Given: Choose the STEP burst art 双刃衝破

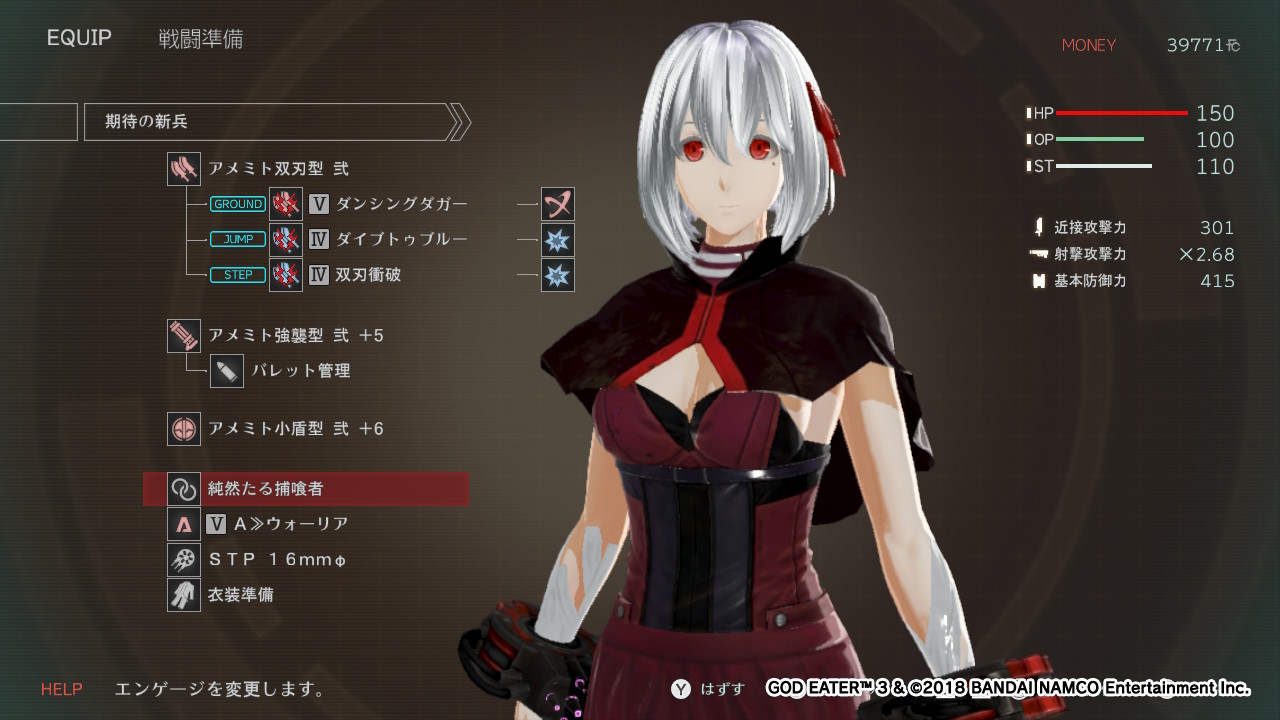Looking at the screenshot, I should point(368,274).
